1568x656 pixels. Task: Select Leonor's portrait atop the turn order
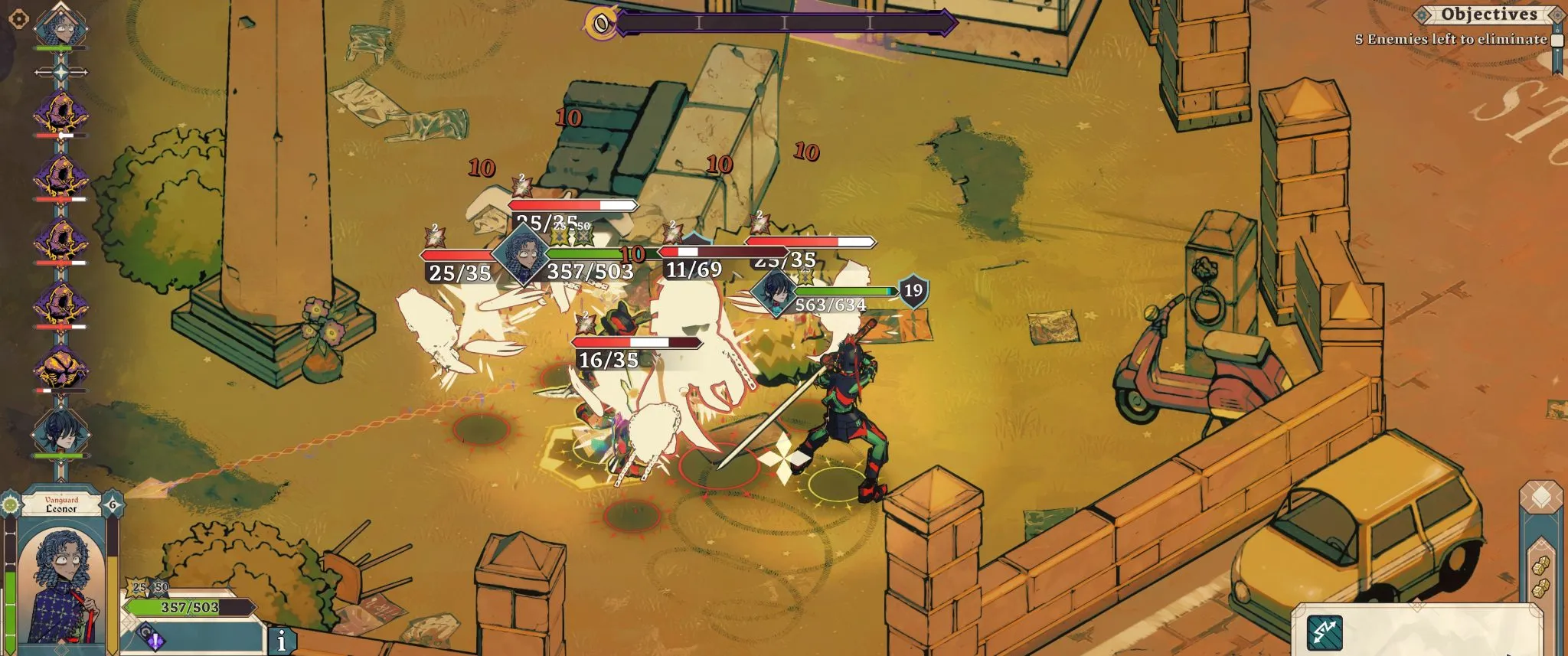click(x=60, y=25)
